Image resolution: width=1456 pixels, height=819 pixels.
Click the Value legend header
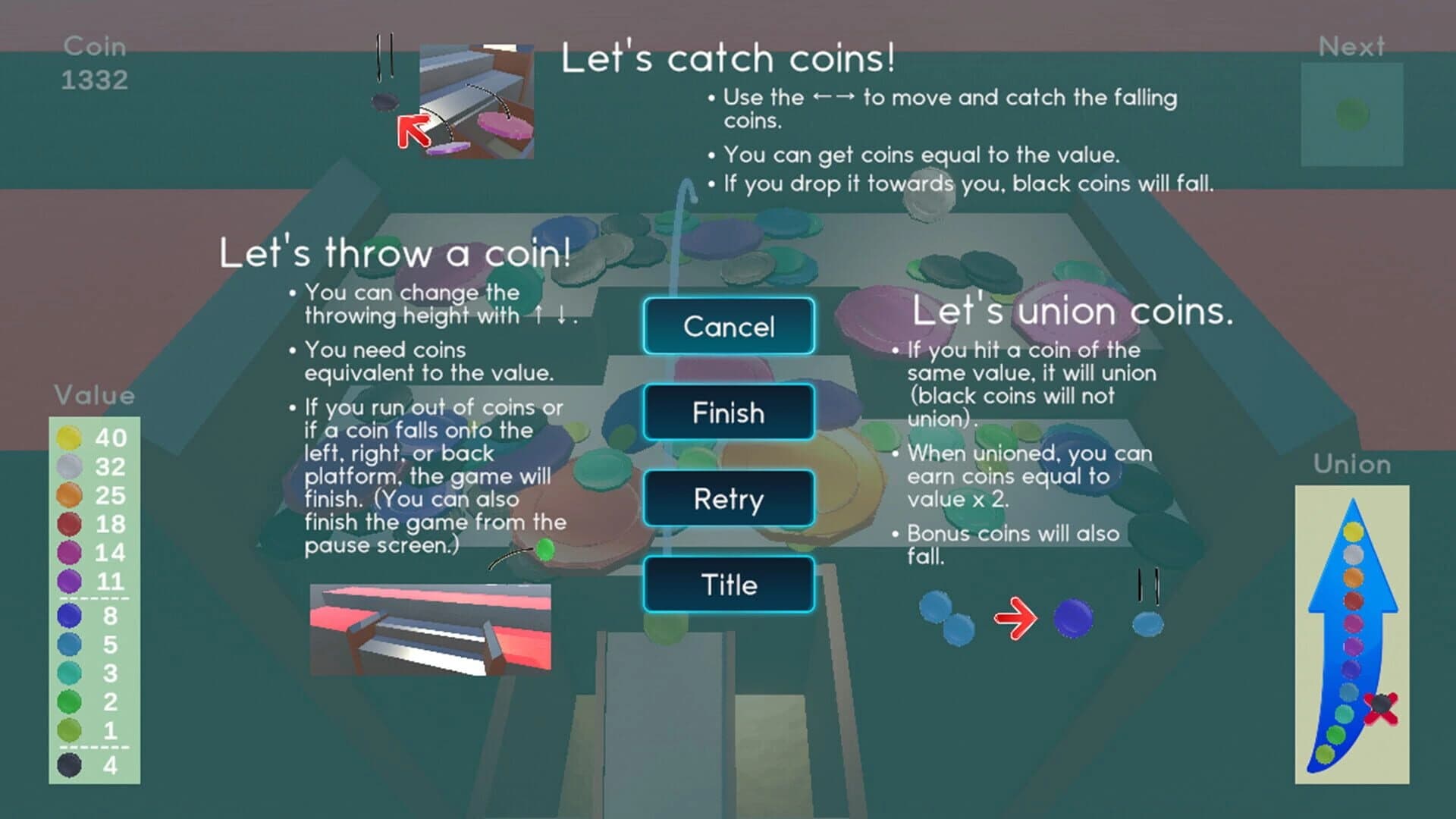93,395
